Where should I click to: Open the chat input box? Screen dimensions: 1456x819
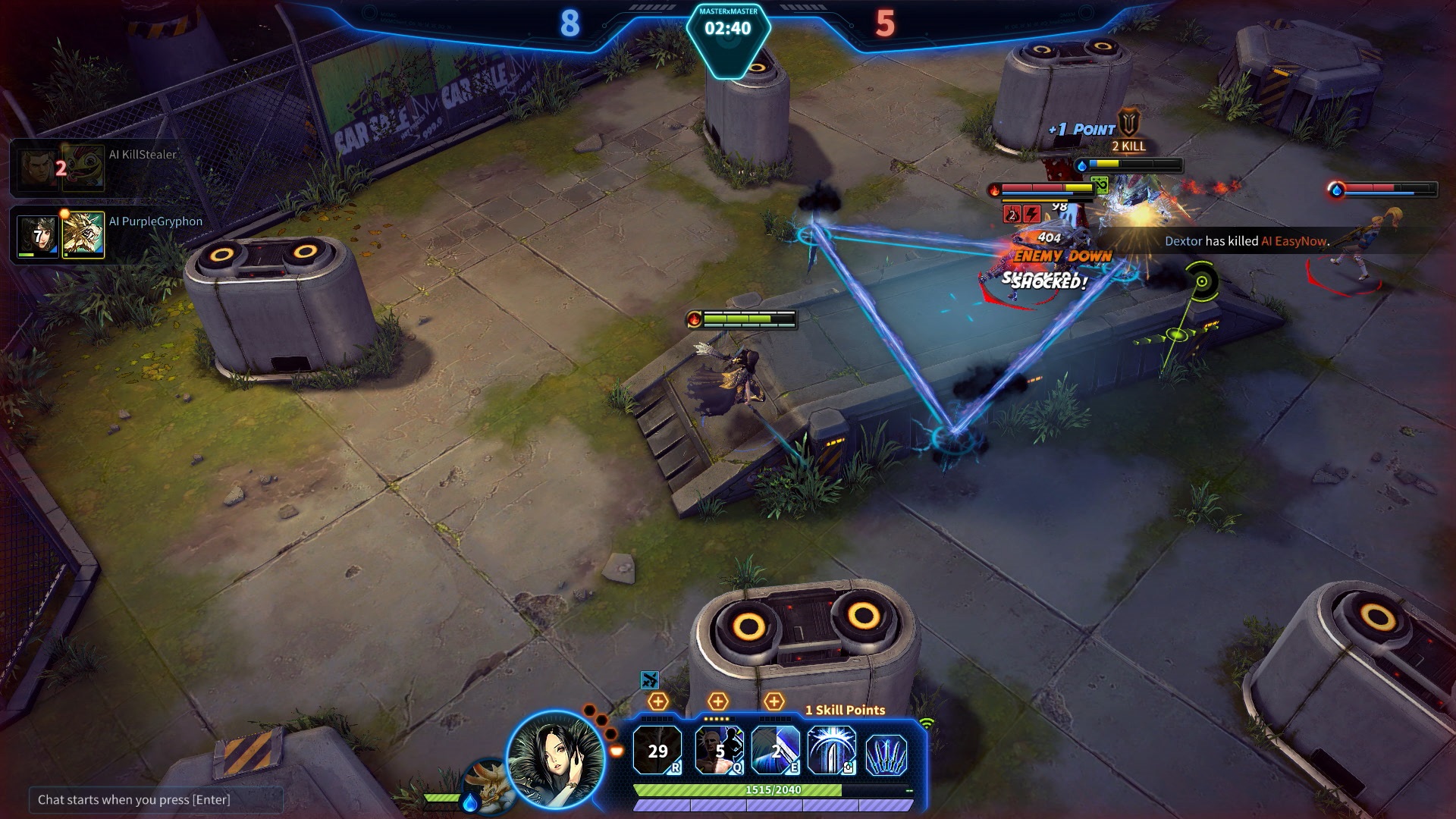tap(155, 799)
